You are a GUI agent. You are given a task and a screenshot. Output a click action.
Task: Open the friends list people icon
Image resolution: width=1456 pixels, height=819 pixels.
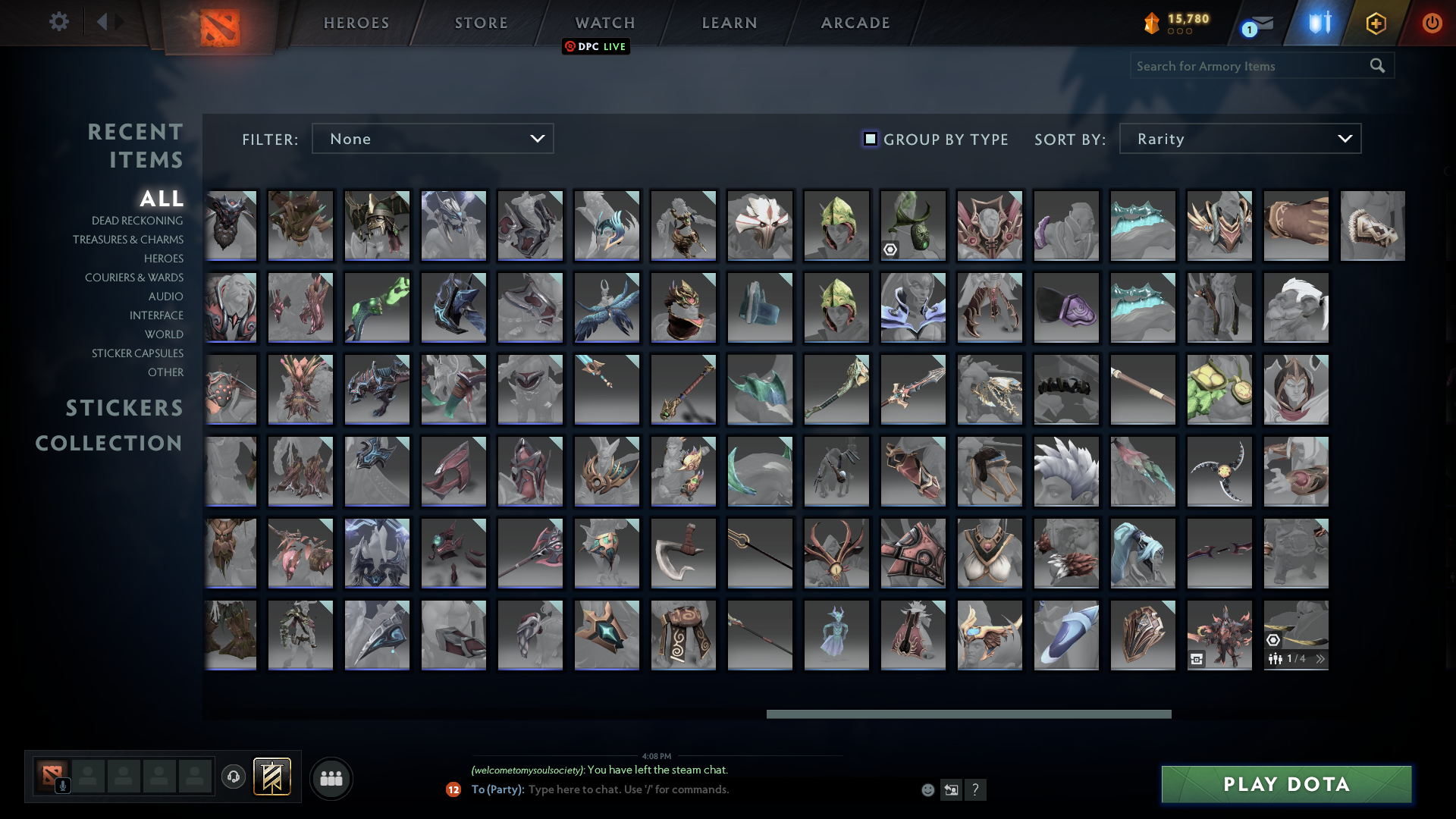pyautogui.click(x=331, y=778)
